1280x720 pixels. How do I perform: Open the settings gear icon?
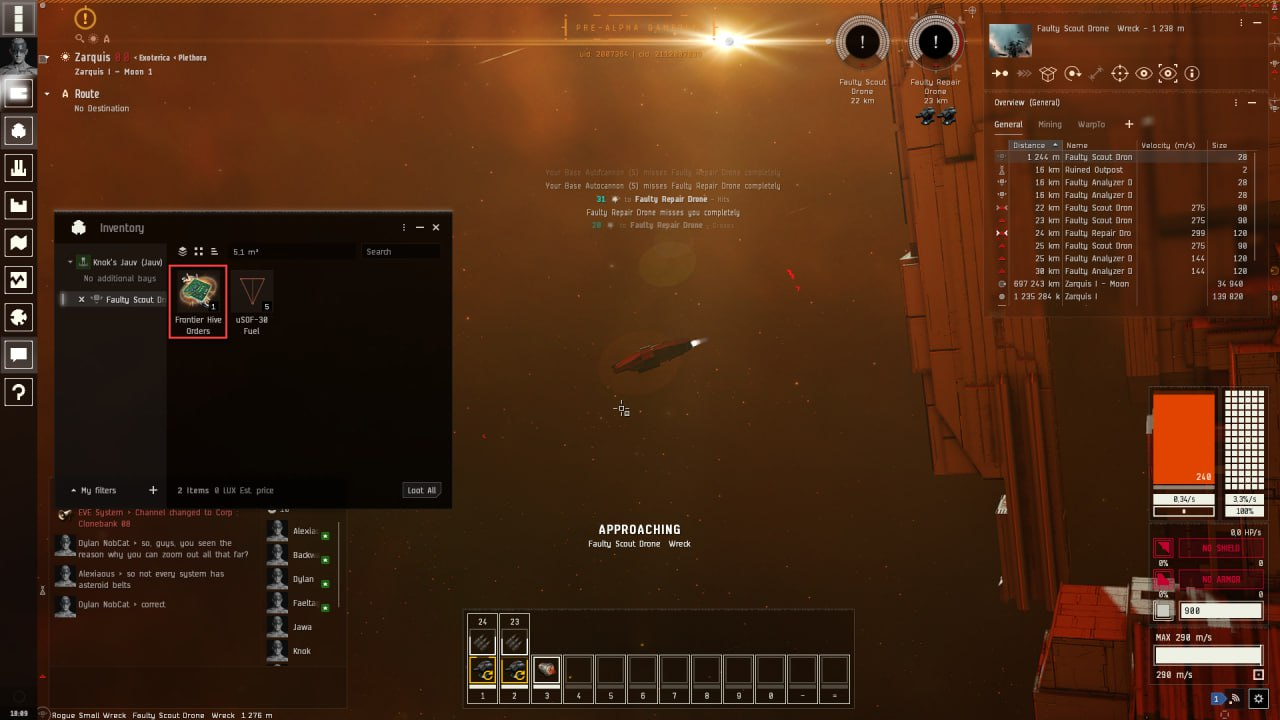click(1259, 699)
